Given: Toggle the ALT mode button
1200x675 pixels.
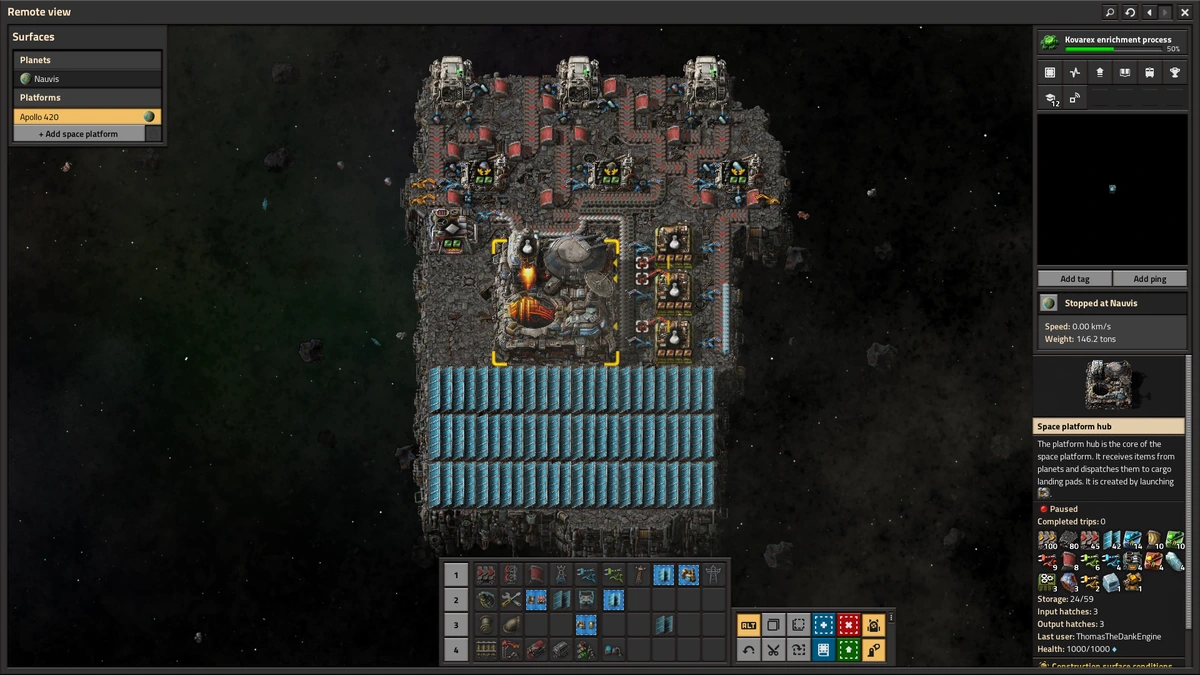Looking at the screenshot, I should point(748,625).
